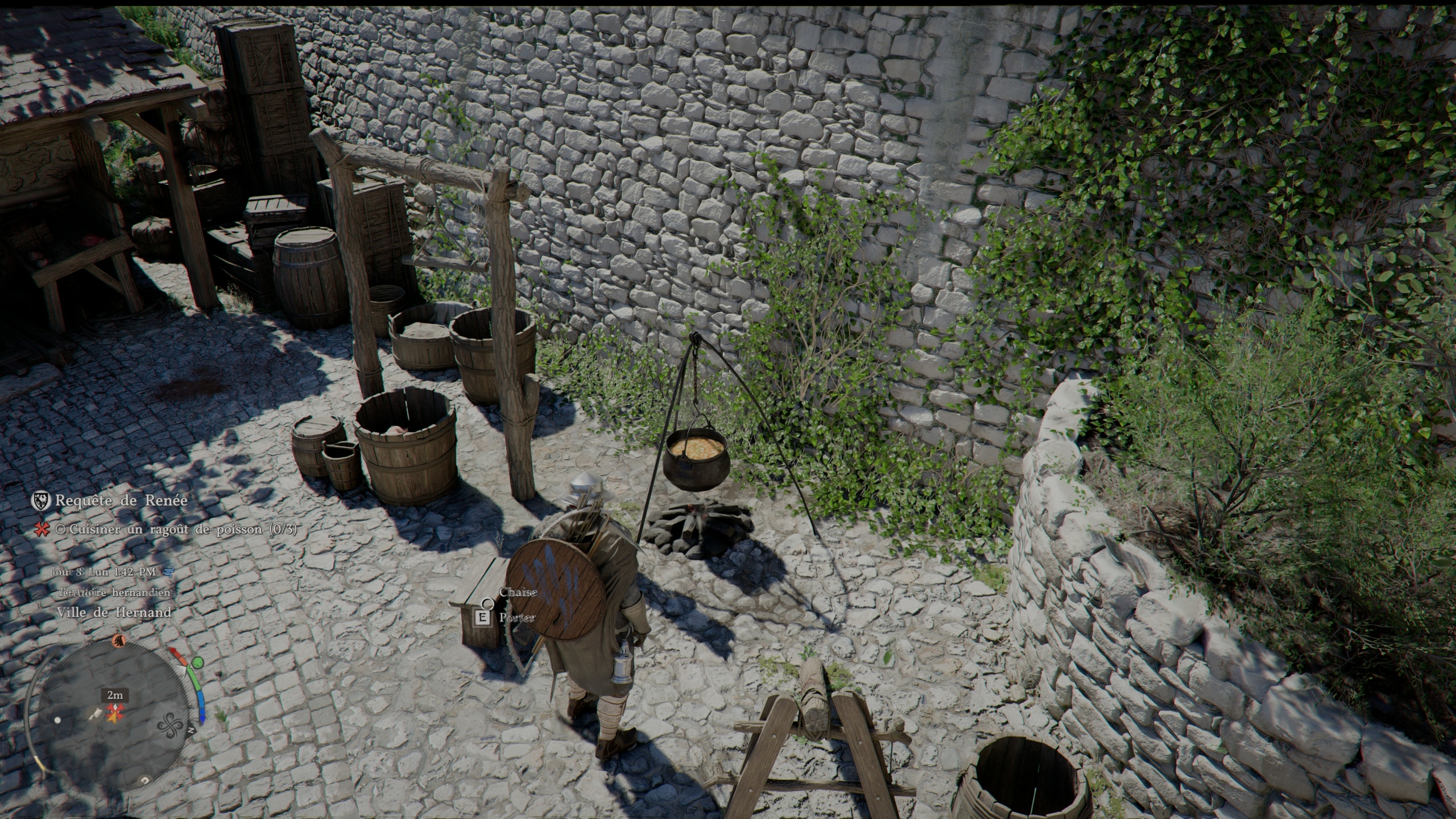The width and height of the screenshot is (1456, 819).
Task: Click the swirl knot symbol on the minimap
Action: tap(169, 726)
